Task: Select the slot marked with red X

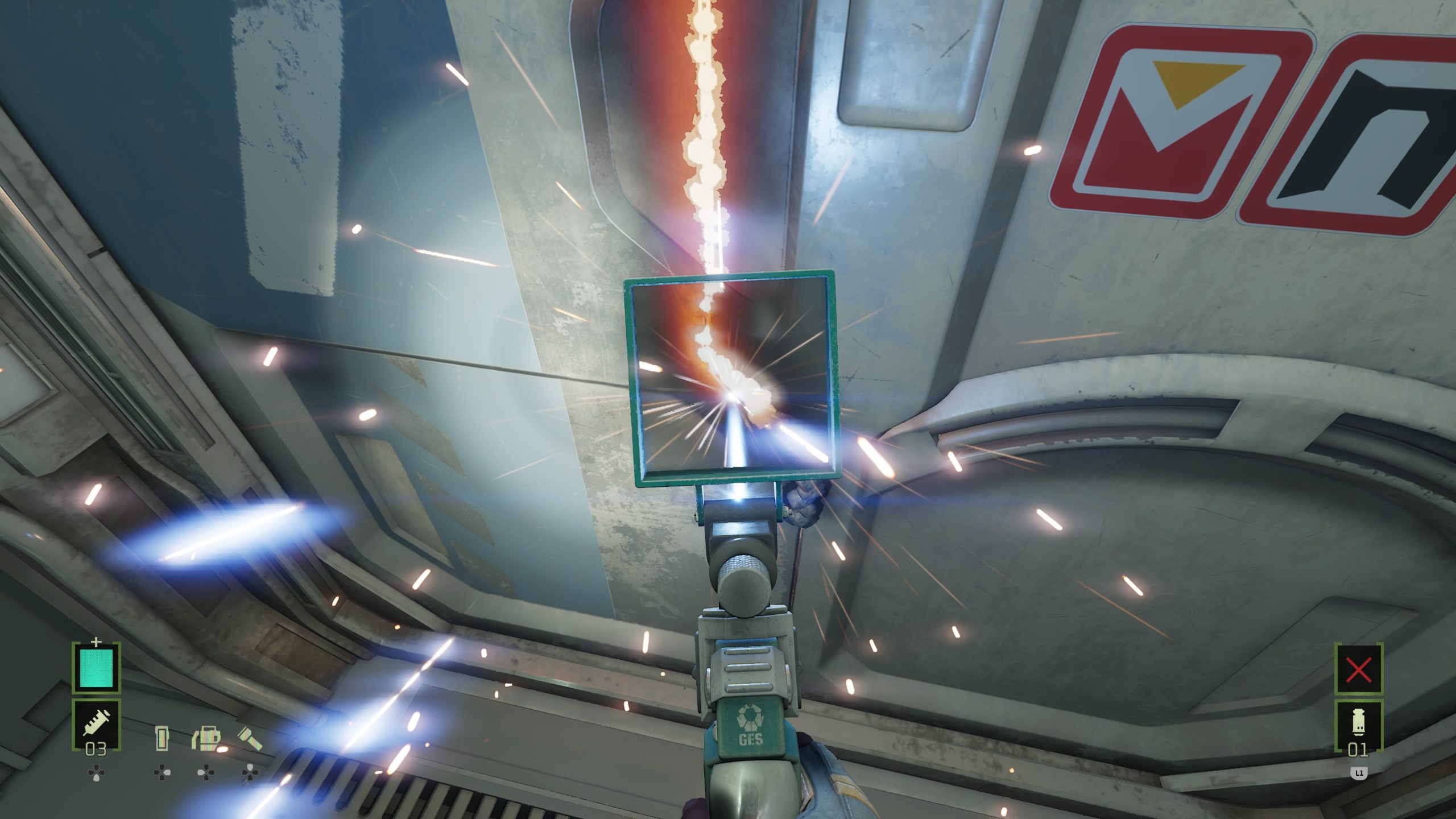Action: (1359, 670)
